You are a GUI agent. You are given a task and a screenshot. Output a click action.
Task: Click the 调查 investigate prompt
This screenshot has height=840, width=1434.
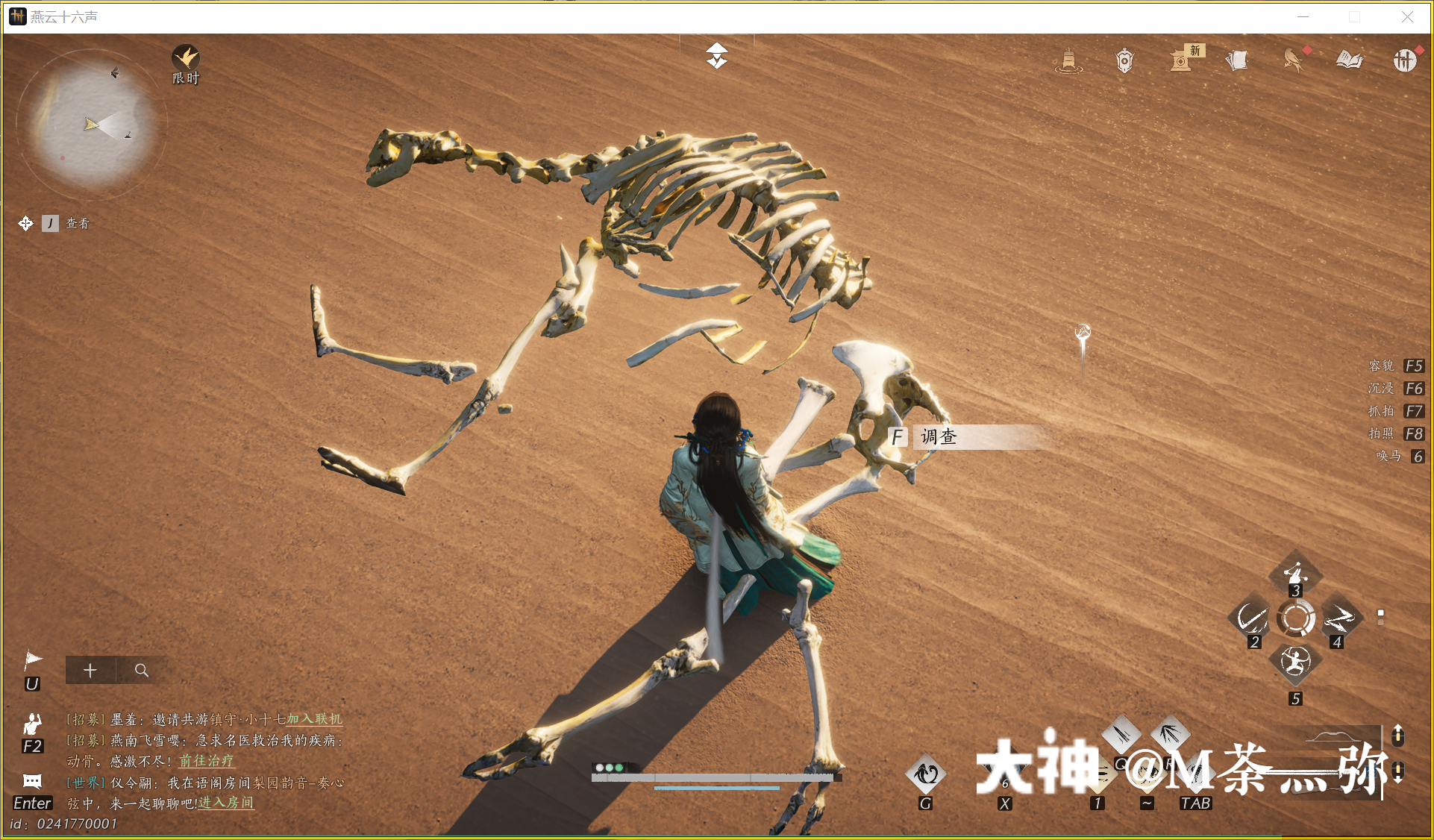click(938, 437)
